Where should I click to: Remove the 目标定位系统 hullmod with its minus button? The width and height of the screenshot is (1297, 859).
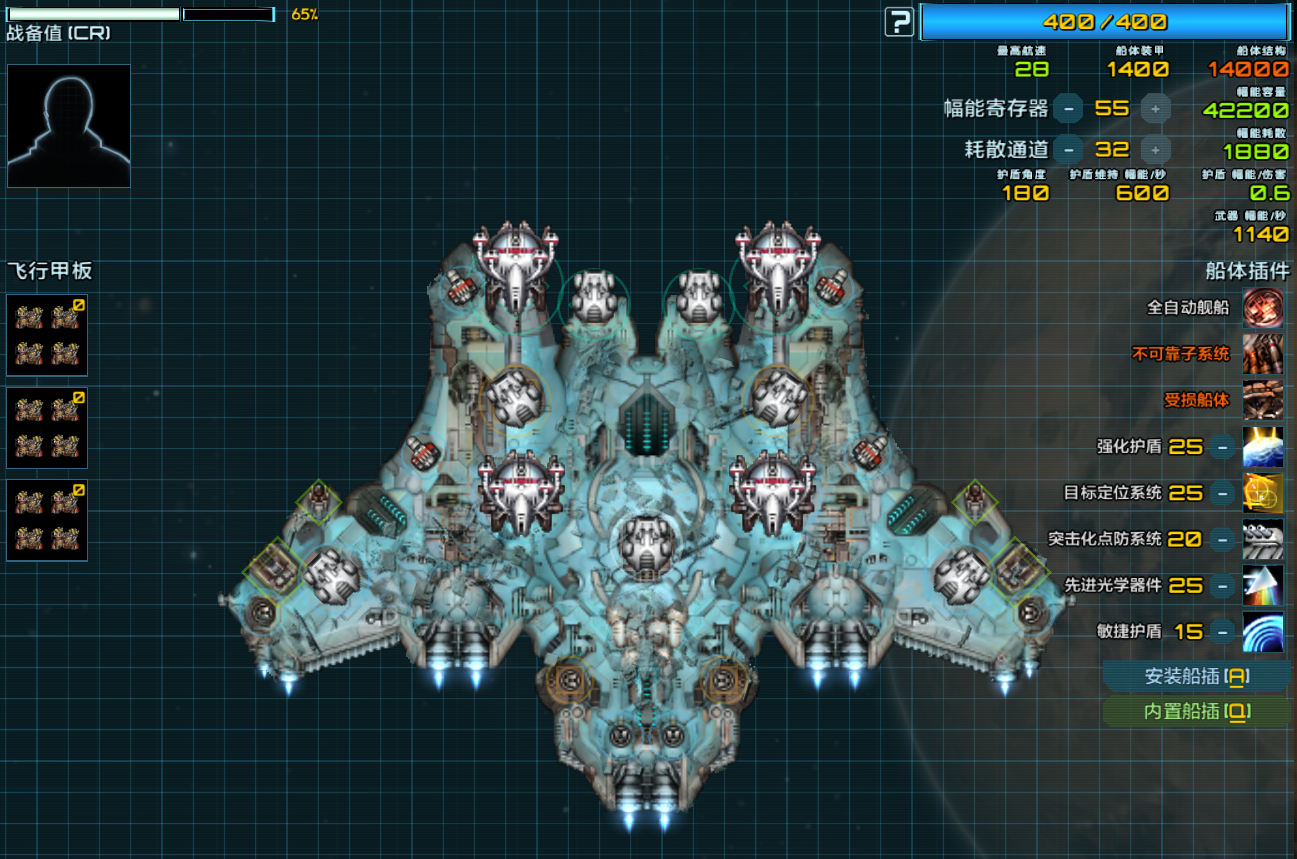pos(1222,493)
